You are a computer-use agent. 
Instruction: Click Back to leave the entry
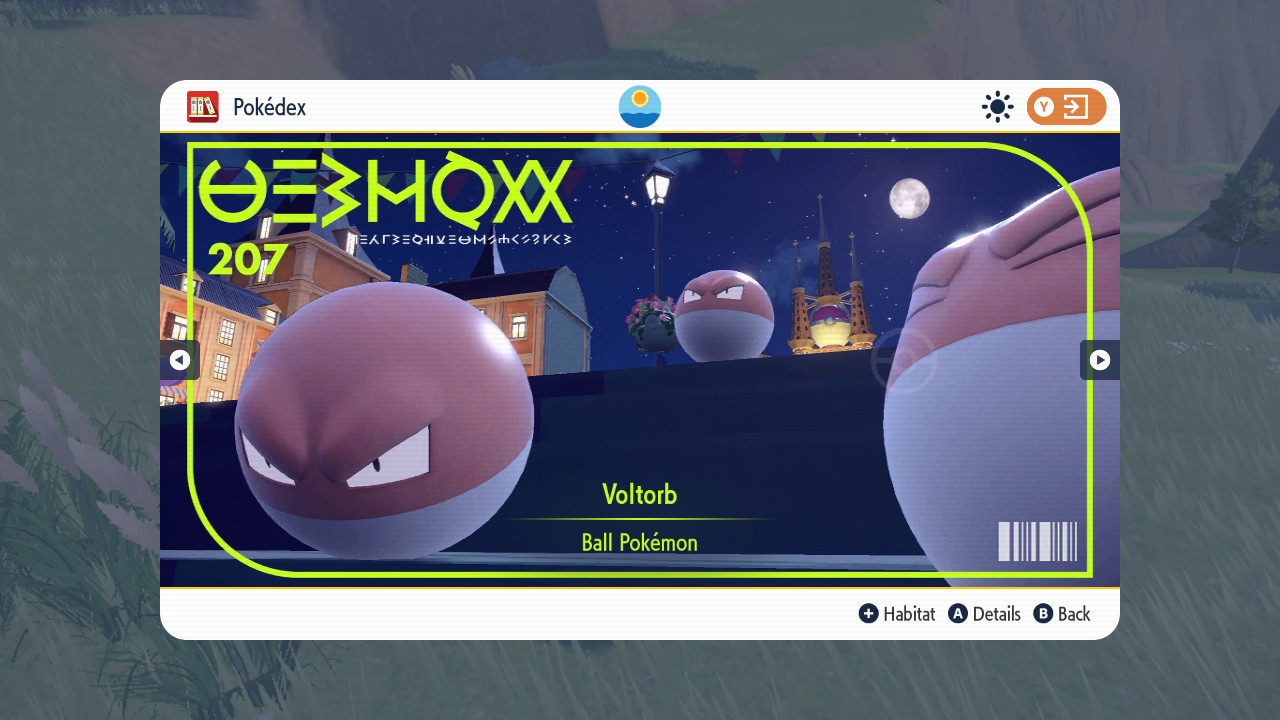point(1073,614)
